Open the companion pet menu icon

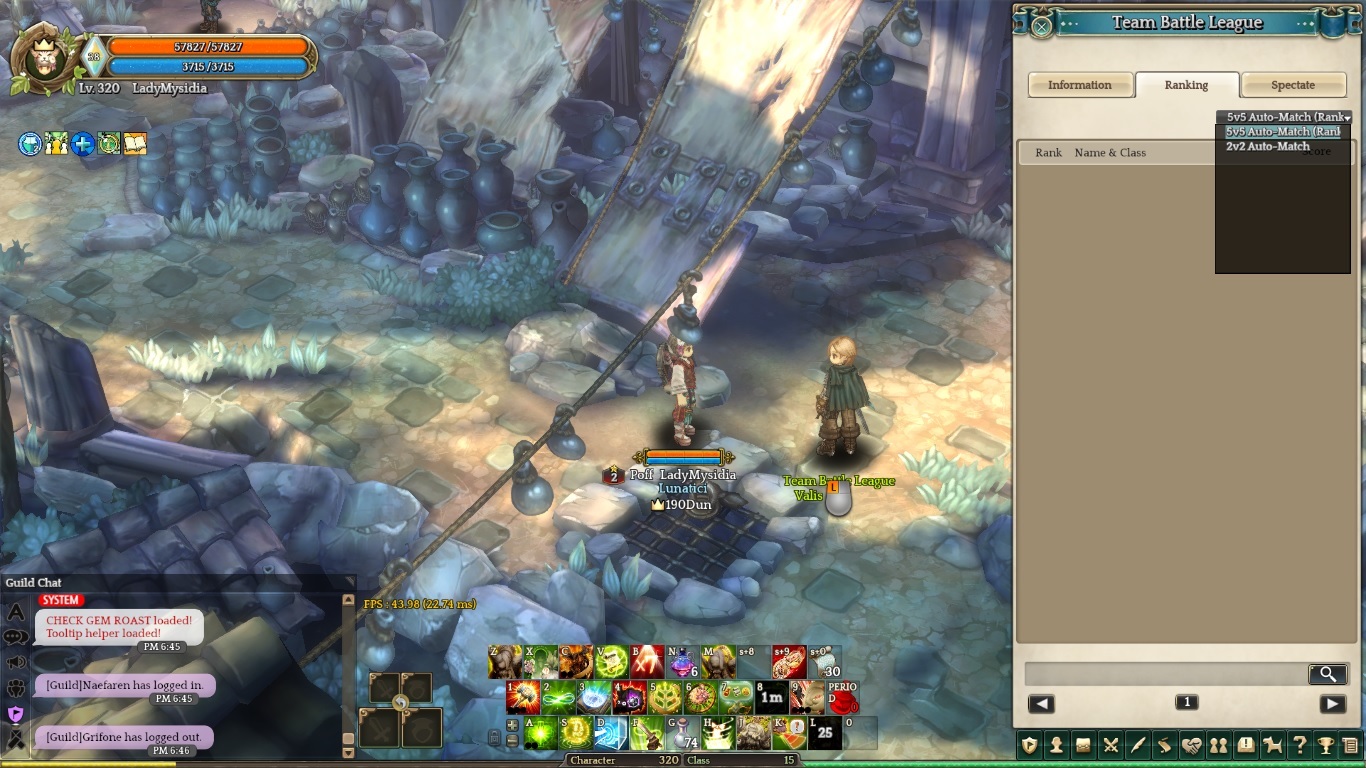tap(1272, 745)
